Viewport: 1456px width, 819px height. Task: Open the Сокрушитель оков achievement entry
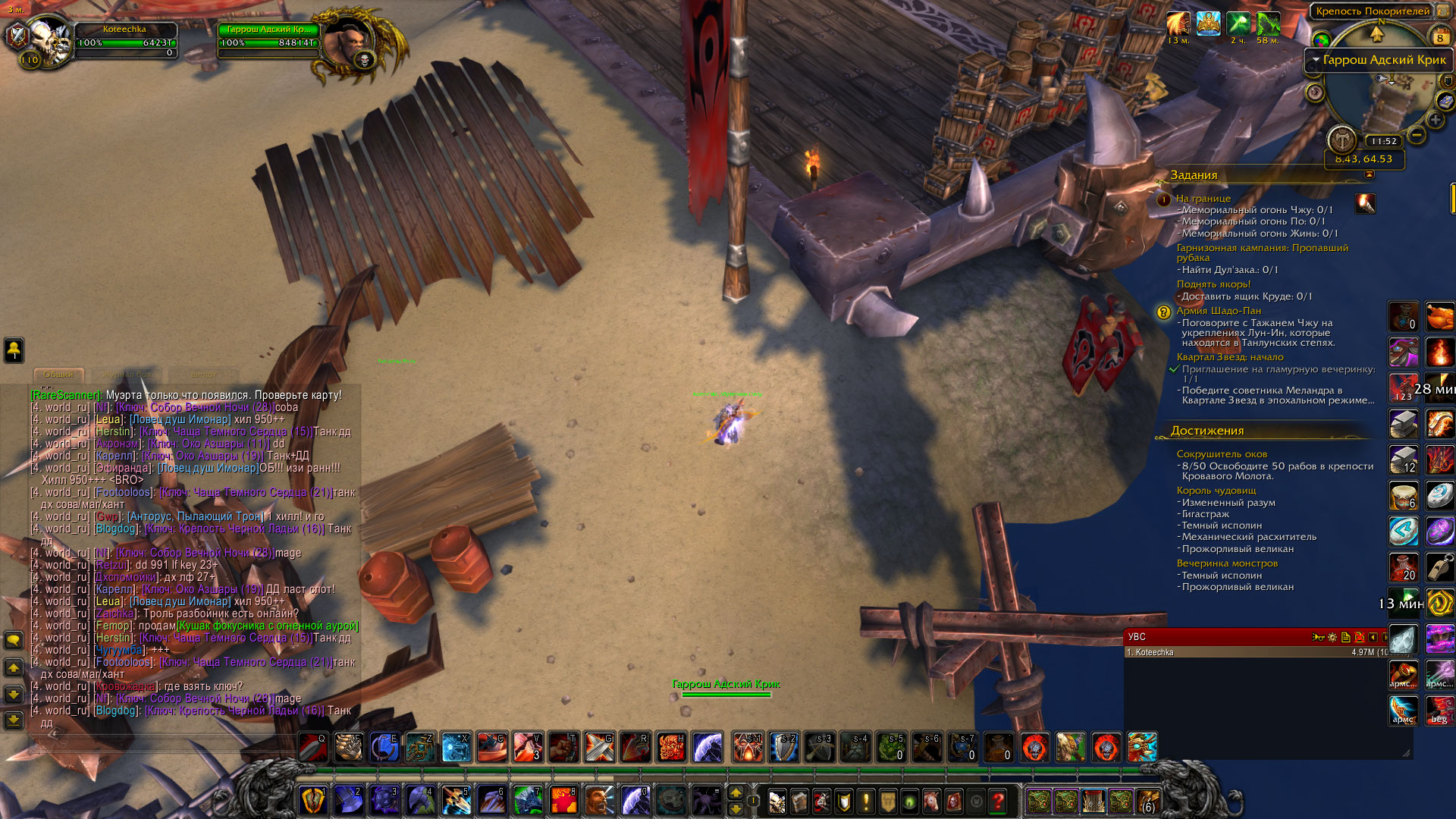tap(1222, 454)
